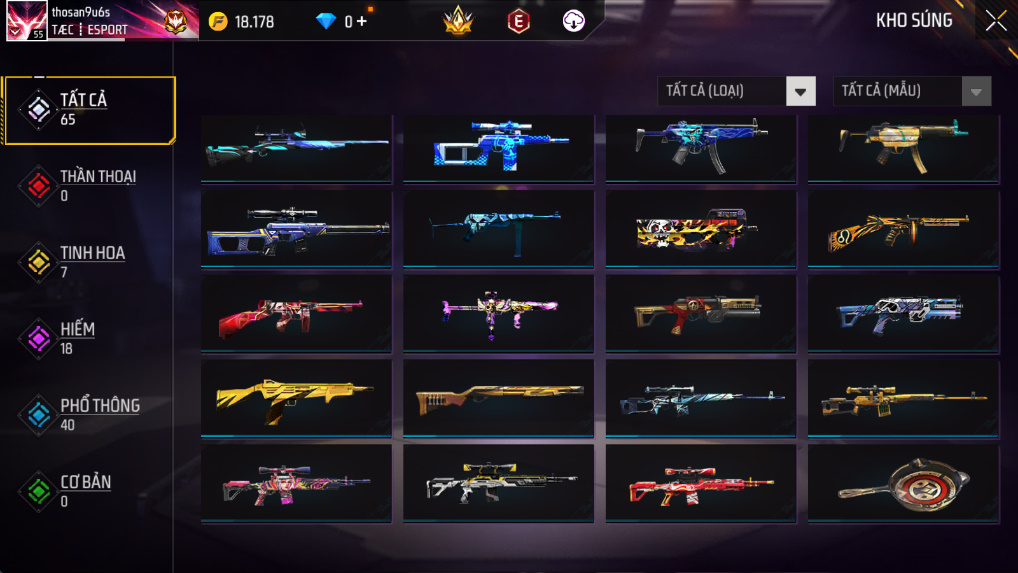Open the Phổ Thông category
The width and height of the screenshot is (1018, 573).
pyautogui.click(x=89, y=414)
